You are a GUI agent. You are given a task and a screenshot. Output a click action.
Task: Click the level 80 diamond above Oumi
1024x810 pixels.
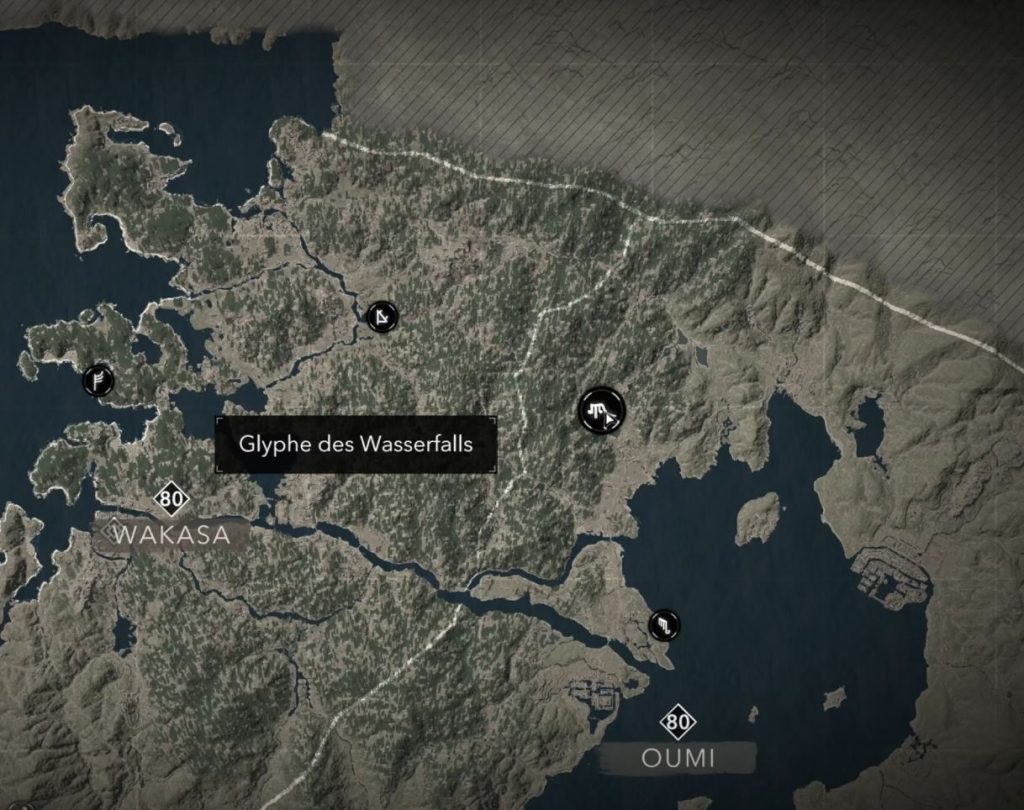[x=679, y=721]
